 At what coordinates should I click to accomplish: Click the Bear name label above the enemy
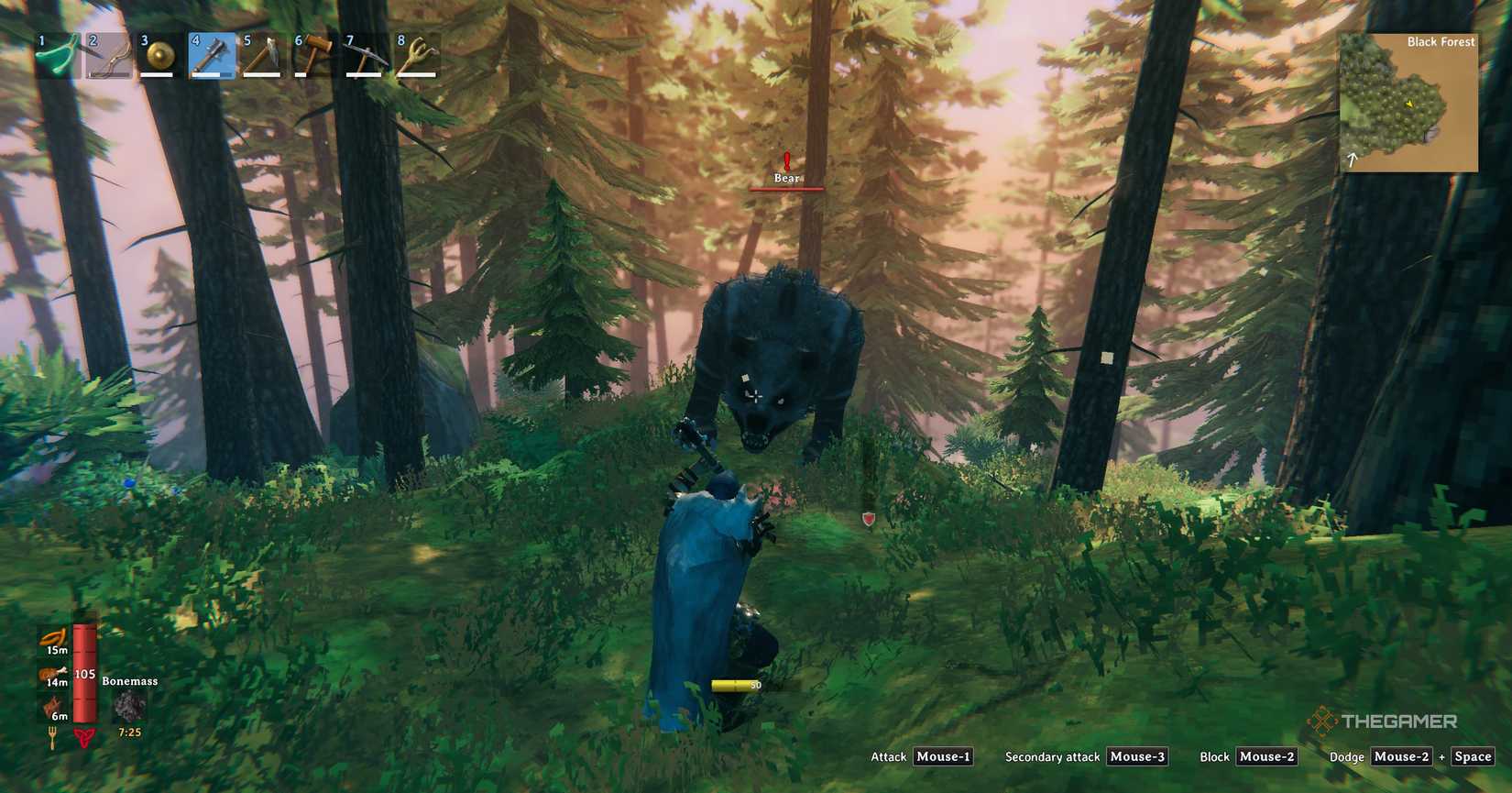(785, 178)
